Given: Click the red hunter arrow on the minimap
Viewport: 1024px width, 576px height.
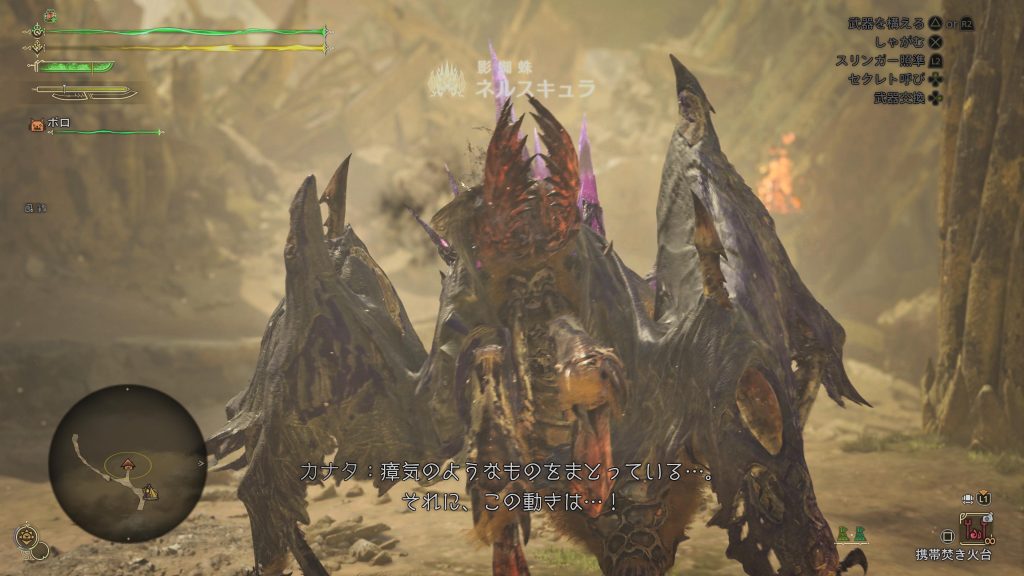Looking at the screenshot, I should [128, 464].
